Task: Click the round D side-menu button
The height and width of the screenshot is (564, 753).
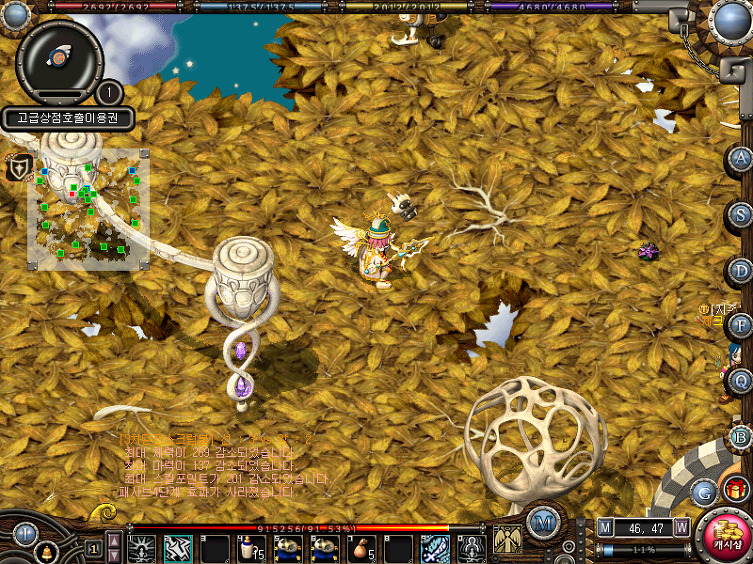Action: (740, 270)
